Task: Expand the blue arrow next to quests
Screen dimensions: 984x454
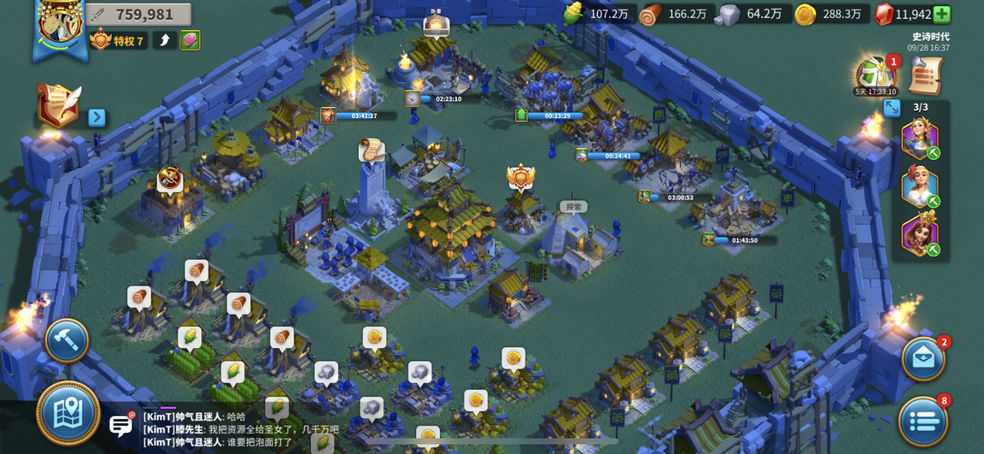Action: click(x=97, y=117)
